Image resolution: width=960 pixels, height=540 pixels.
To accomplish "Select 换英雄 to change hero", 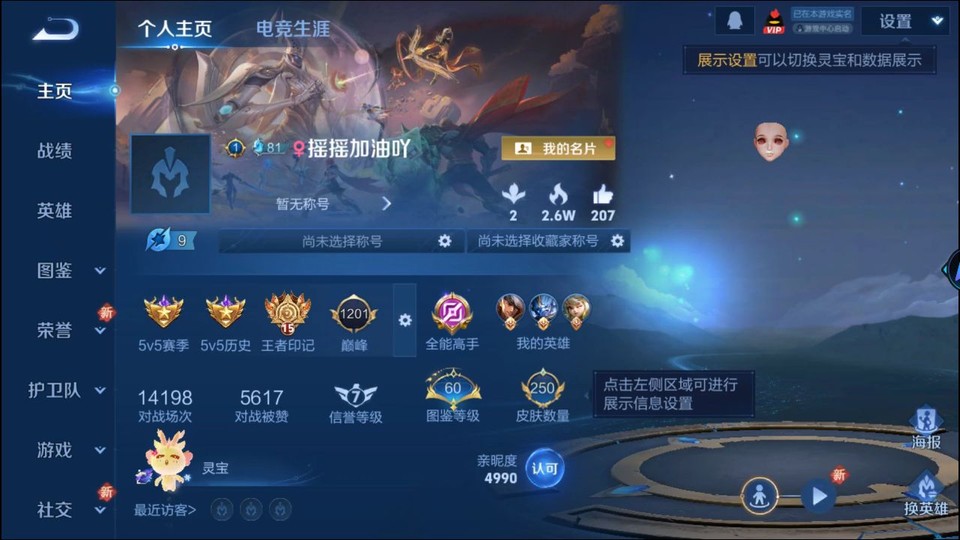I will coord(926,493).
